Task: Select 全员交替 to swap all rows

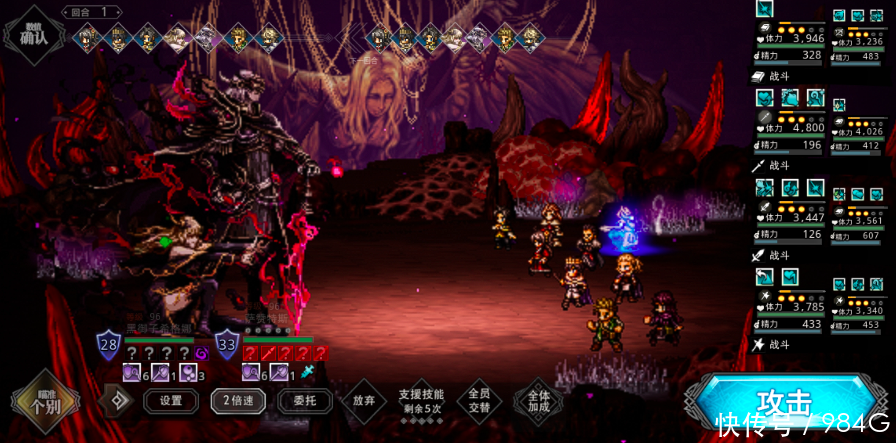Action: (x=478, y=401)
